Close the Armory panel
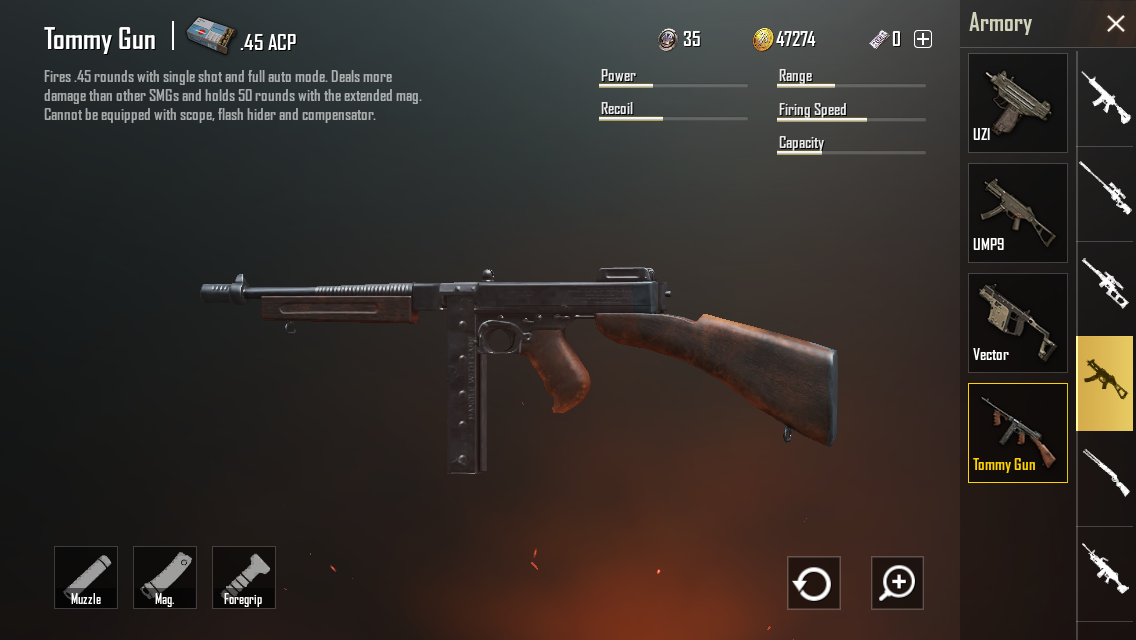The height and width of the screenshot is (640, 1136). click(1115, 24)
